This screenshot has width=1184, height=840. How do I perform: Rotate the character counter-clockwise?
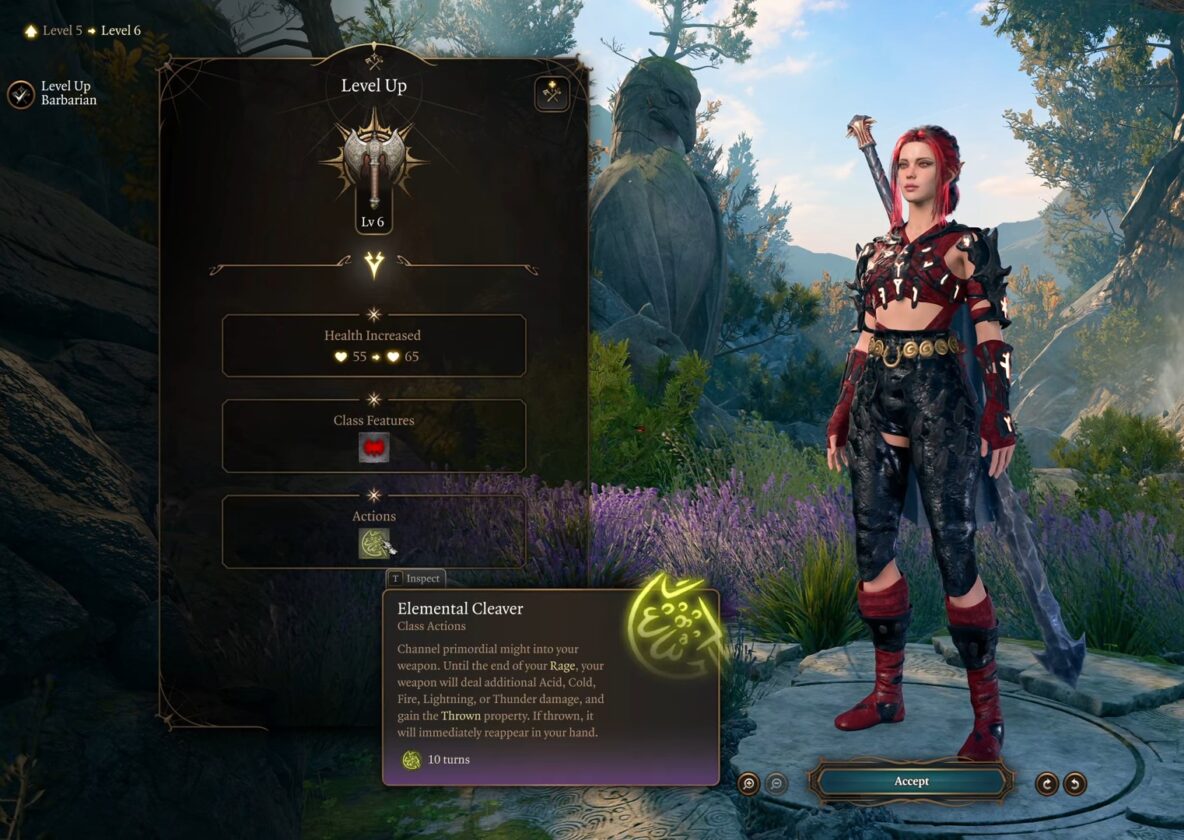[1075, 783]
